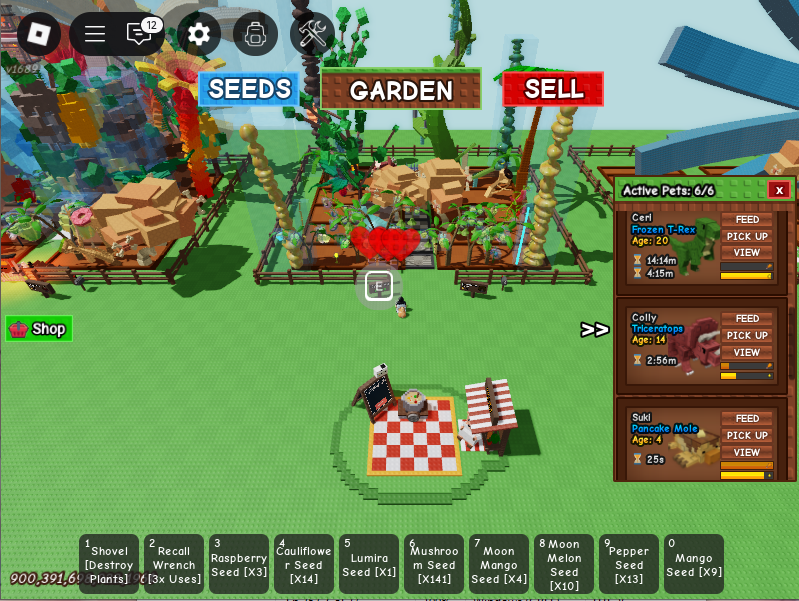
Task: Open the crossed tools icon
Action: (312, 34)
